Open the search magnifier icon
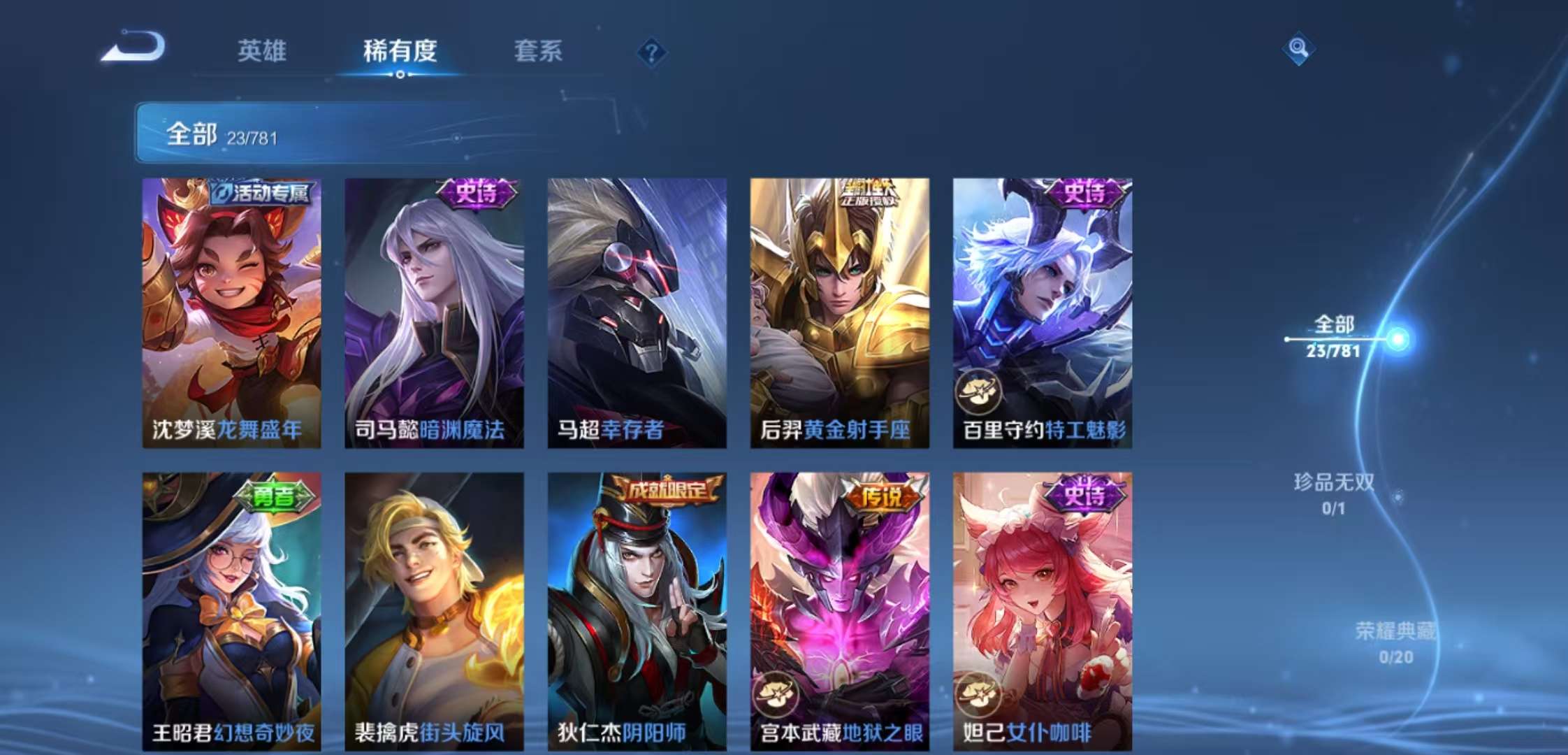 1300,49
